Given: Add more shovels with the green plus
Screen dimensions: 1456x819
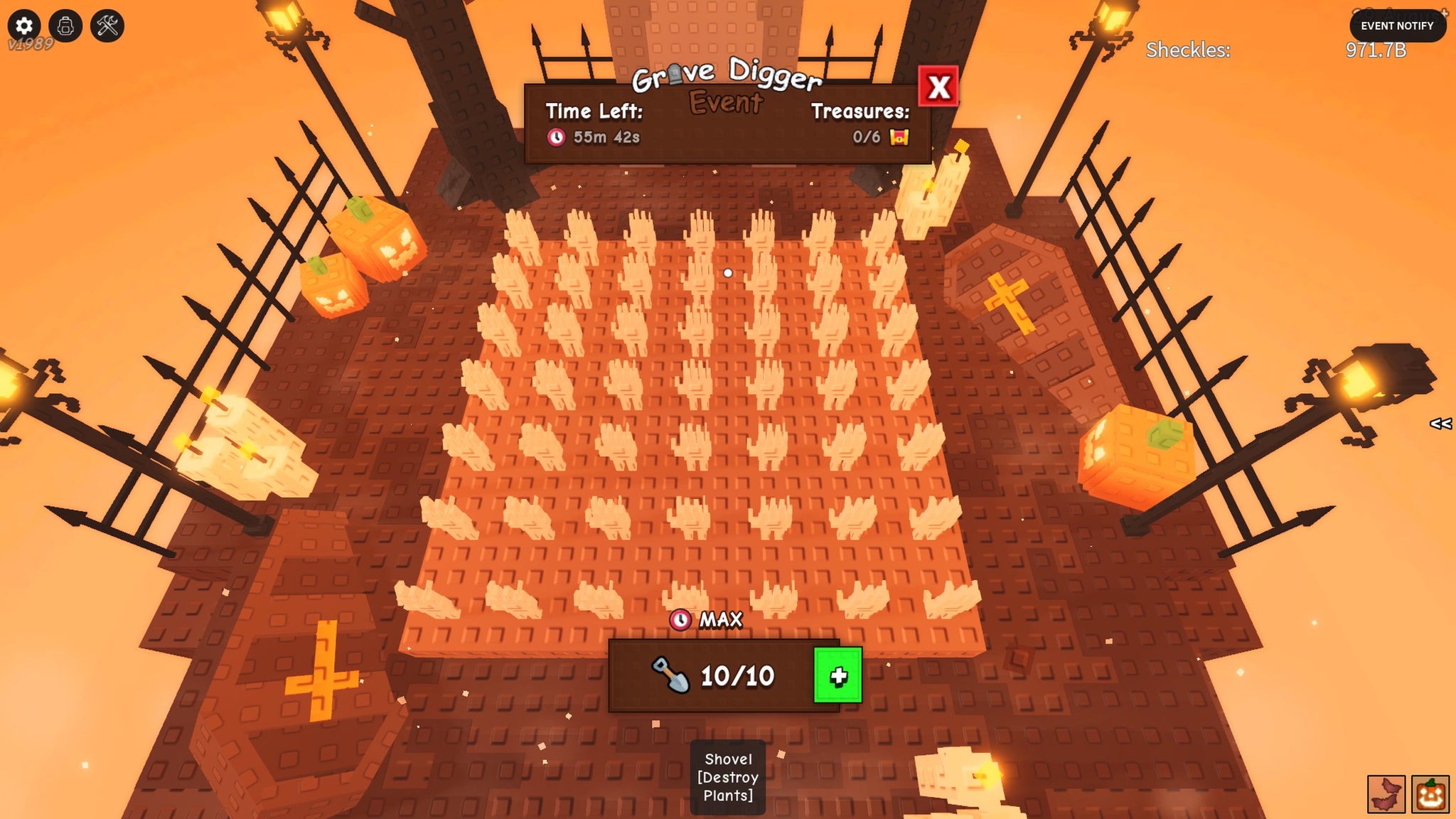Looking at the screenshot, I should pos(837,675).
